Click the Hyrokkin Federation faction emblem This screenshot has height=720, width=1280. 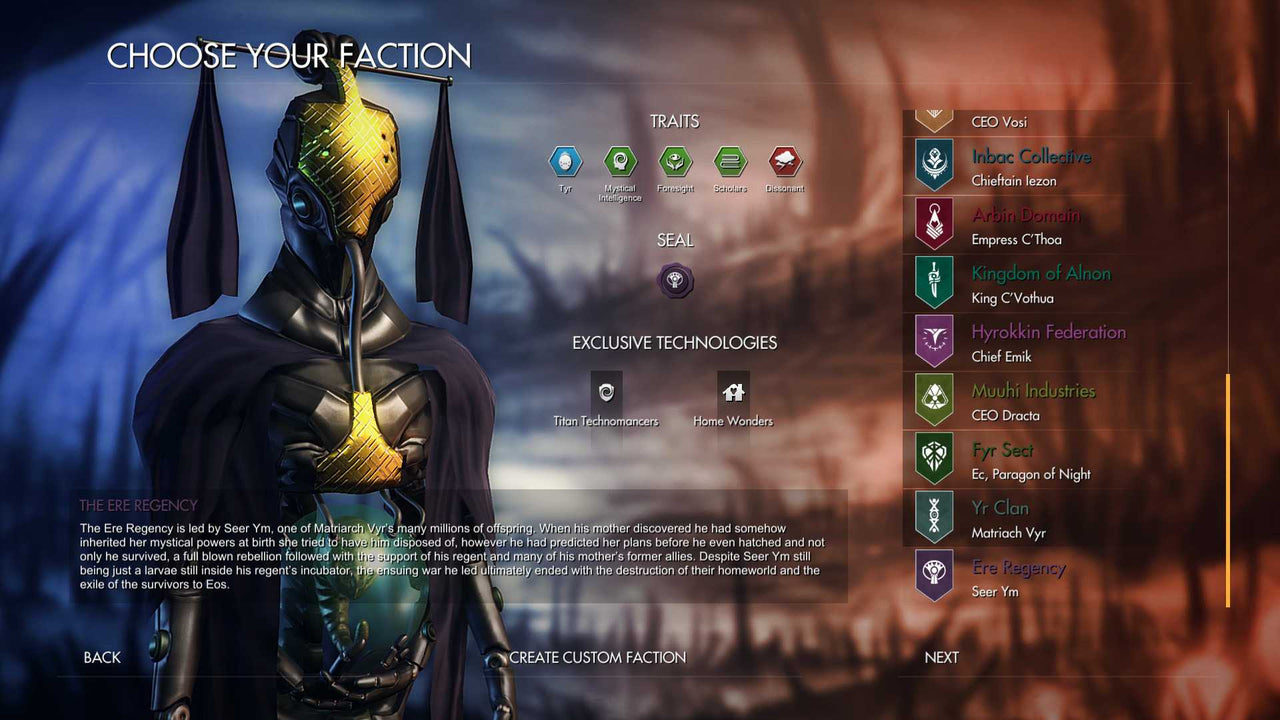[x=932, y=340]
